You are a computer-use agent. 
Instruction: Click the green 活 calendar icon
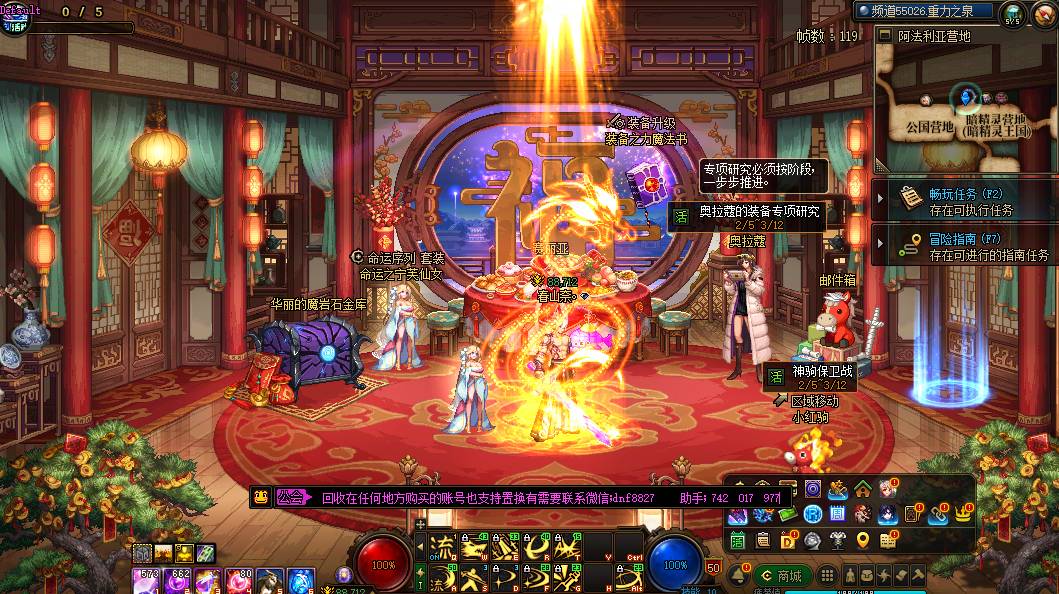[x=737, y=540]
